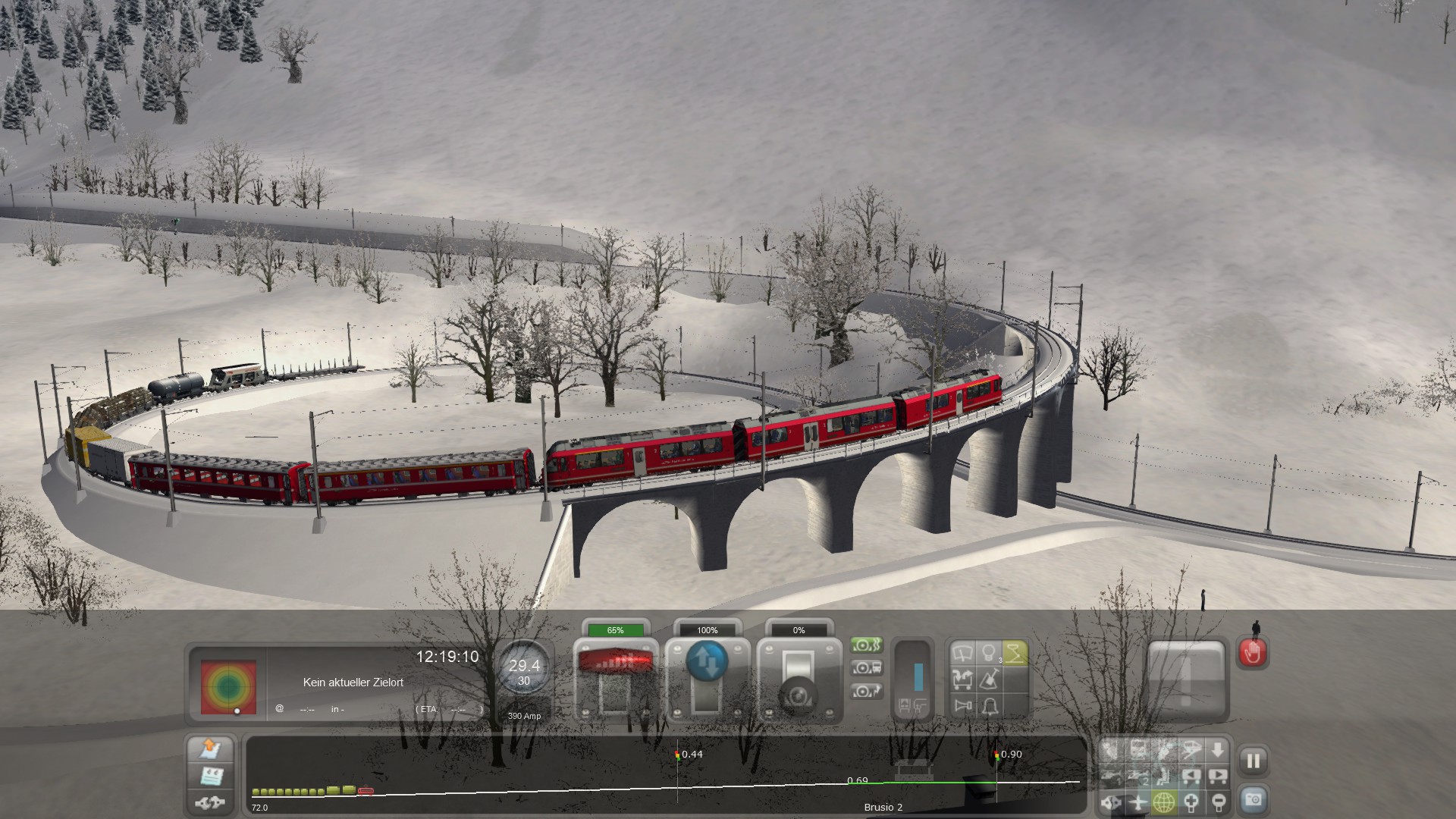Switch to the previous car camera arrow
The width and height of the screenshot is (1456, 819).
point(1191,776)
